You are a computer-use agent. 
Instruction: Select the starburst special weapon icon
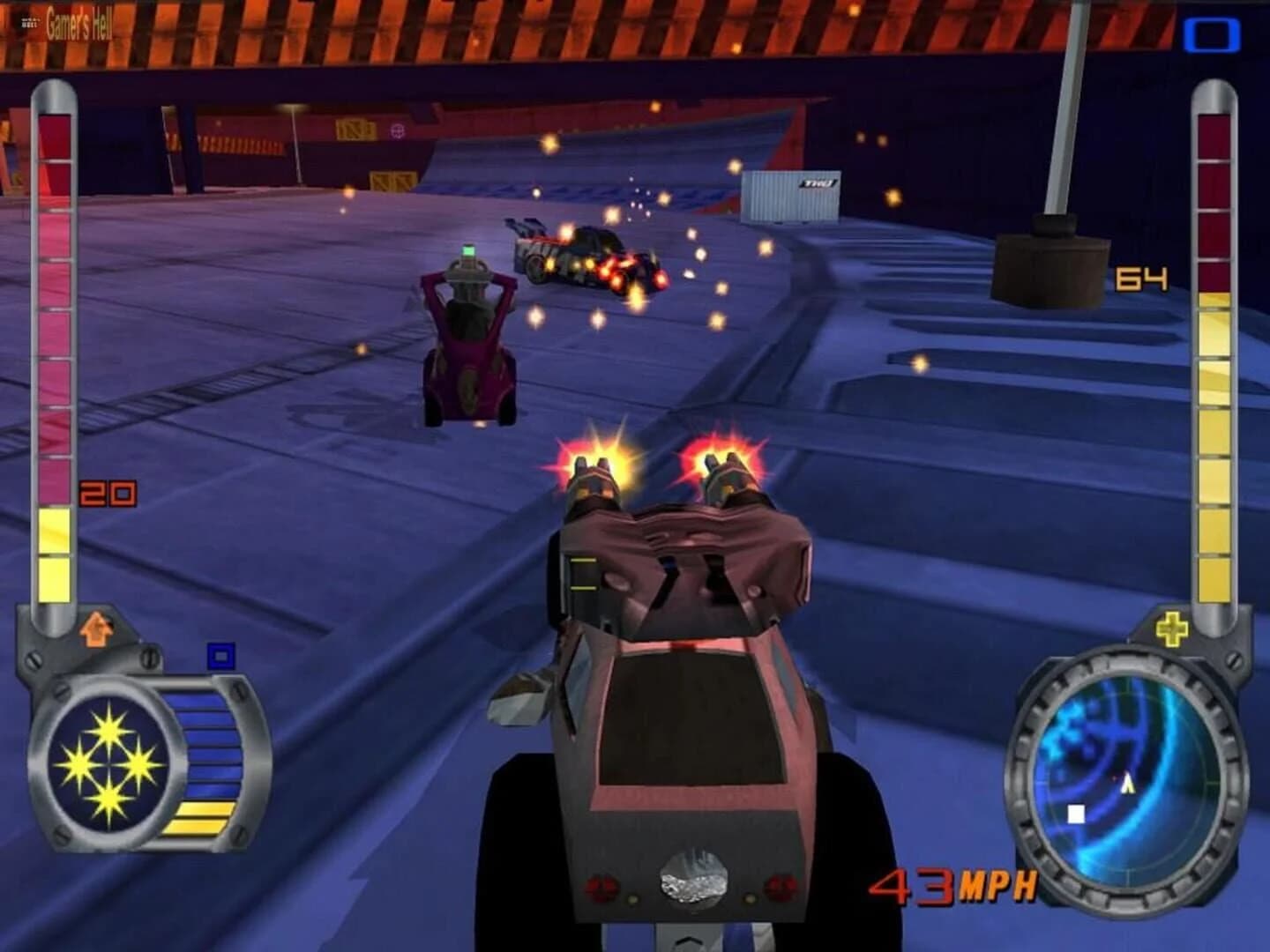pyautogui.click(x=108, y=762)
